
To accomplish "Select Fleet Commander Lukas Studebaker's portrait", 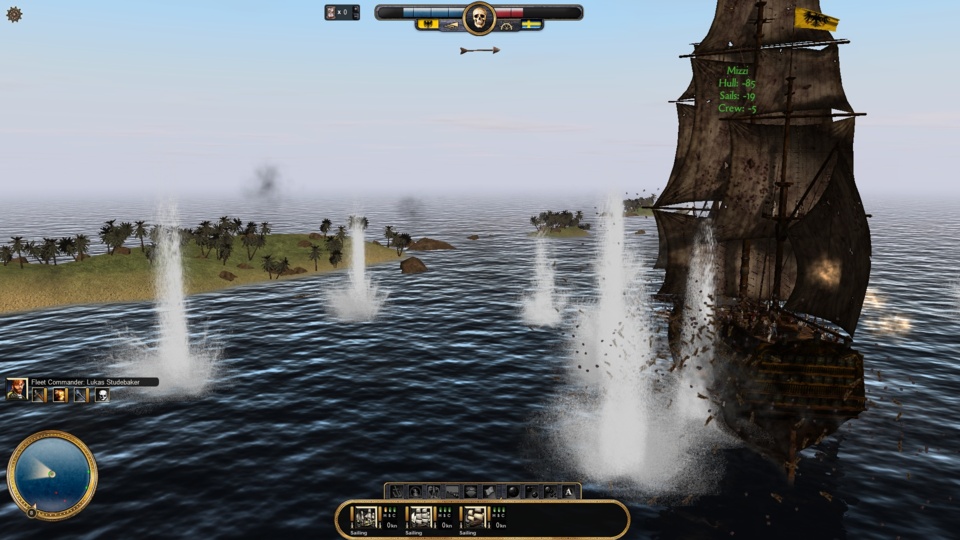I will (x=16, y=390).
